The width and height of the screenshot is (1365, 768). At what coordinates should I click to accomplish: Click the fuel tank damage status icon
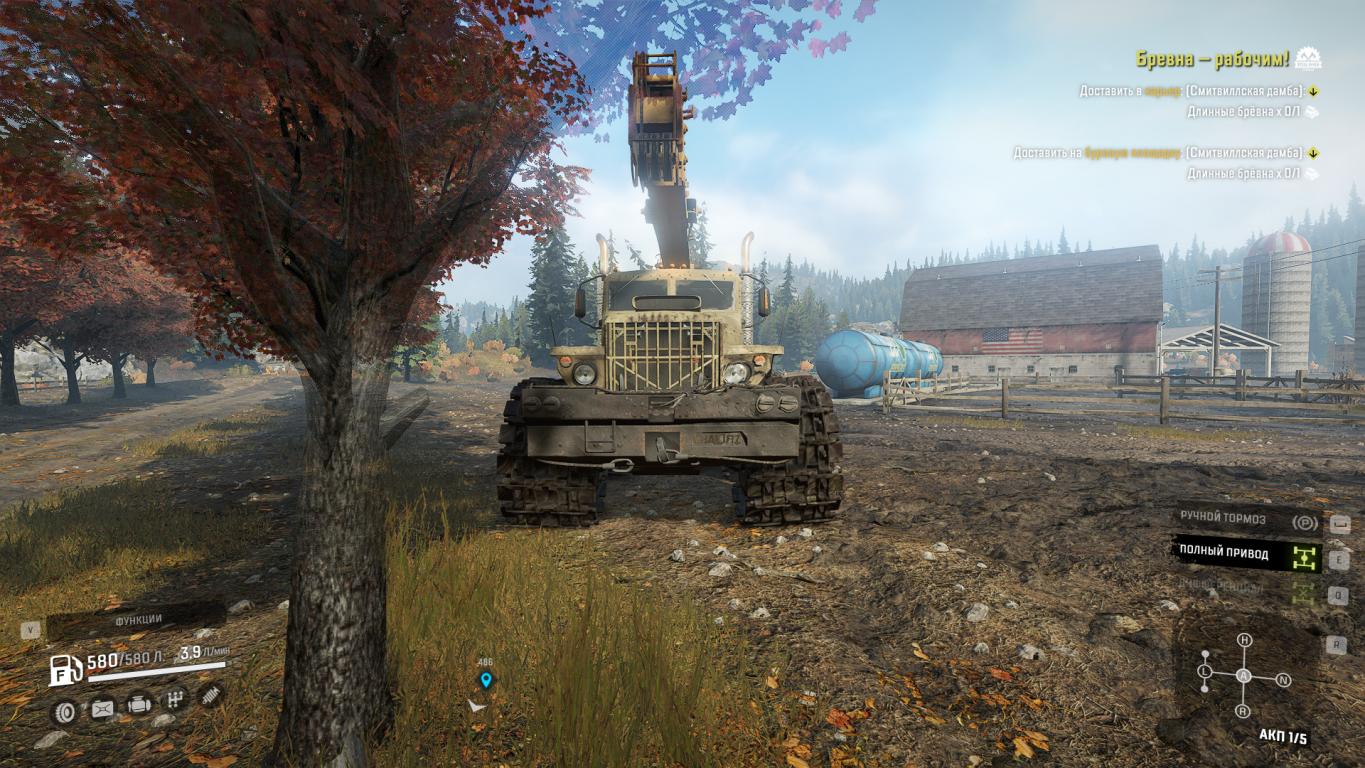pos(102,709)
